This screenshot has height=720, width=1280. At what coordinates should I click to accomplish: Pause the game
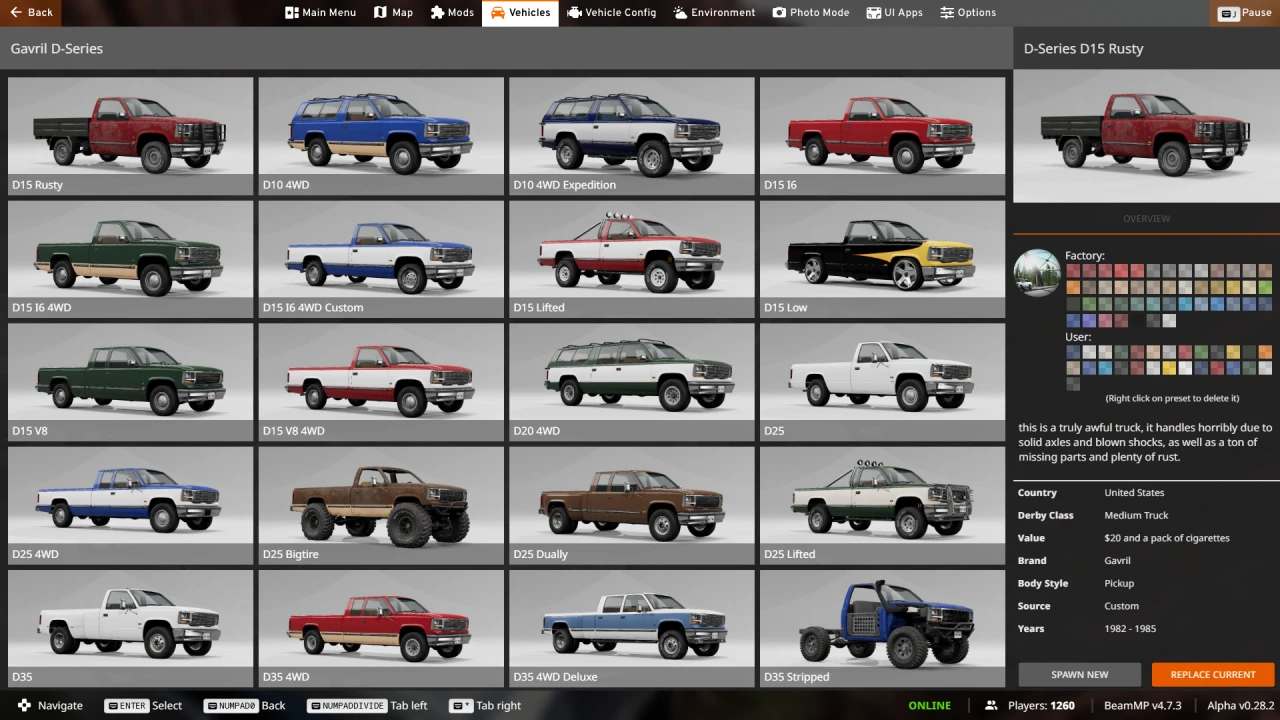click(1243, 13)
